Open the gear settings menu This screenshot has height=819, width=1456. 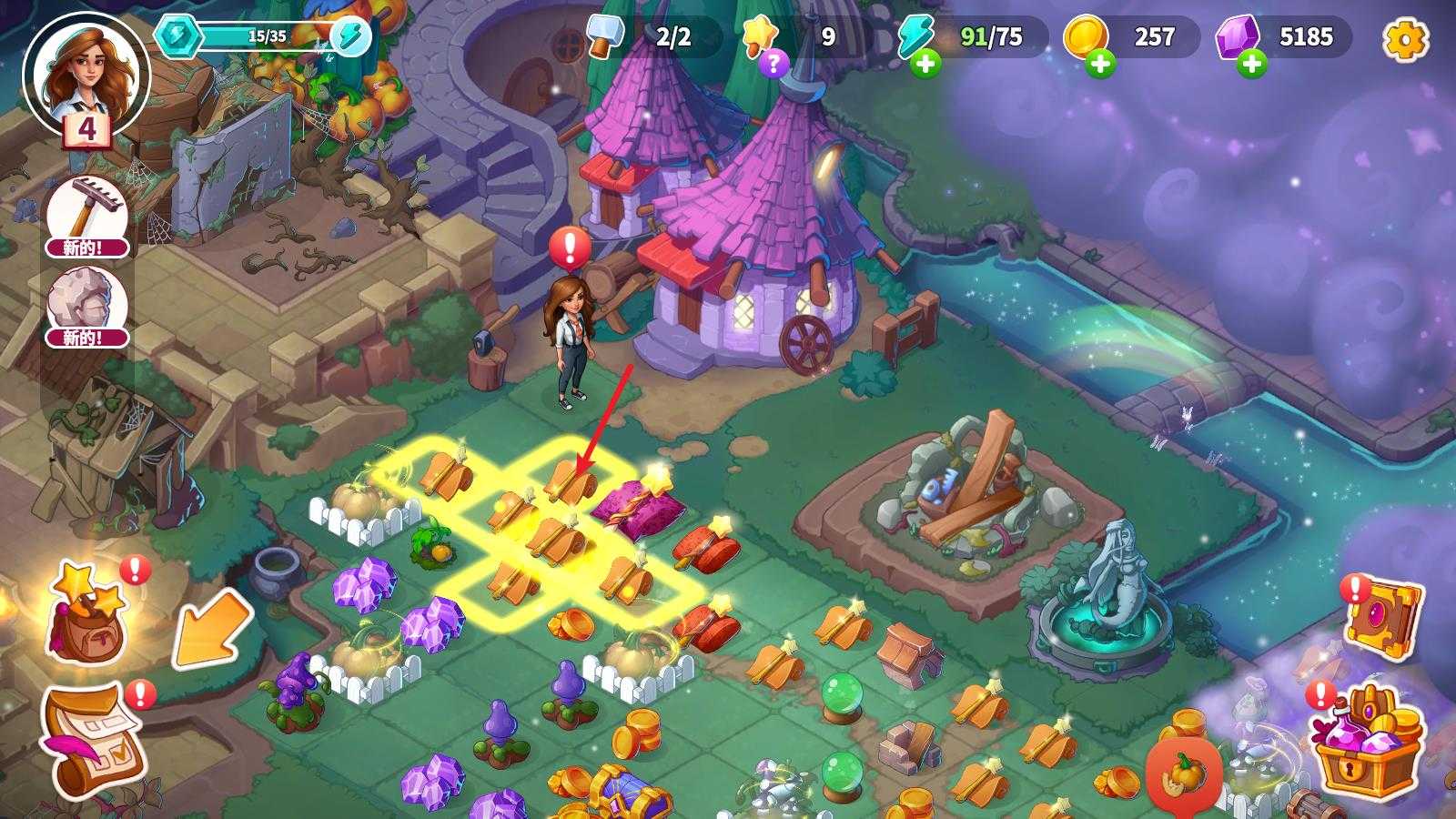[x=1404, y=39]
